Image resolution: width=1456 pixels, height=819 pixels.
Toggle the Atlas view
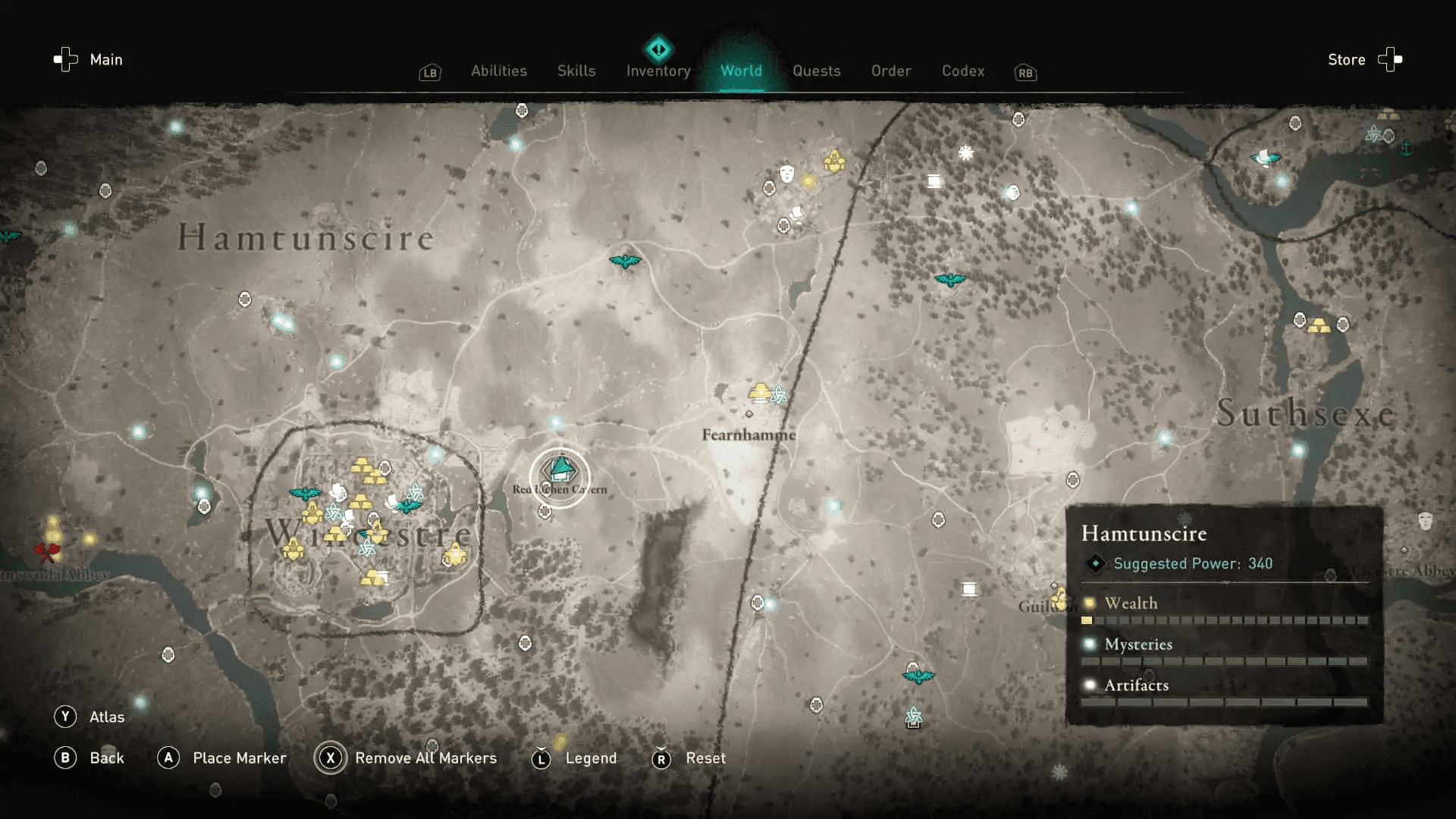click(107, 716)
